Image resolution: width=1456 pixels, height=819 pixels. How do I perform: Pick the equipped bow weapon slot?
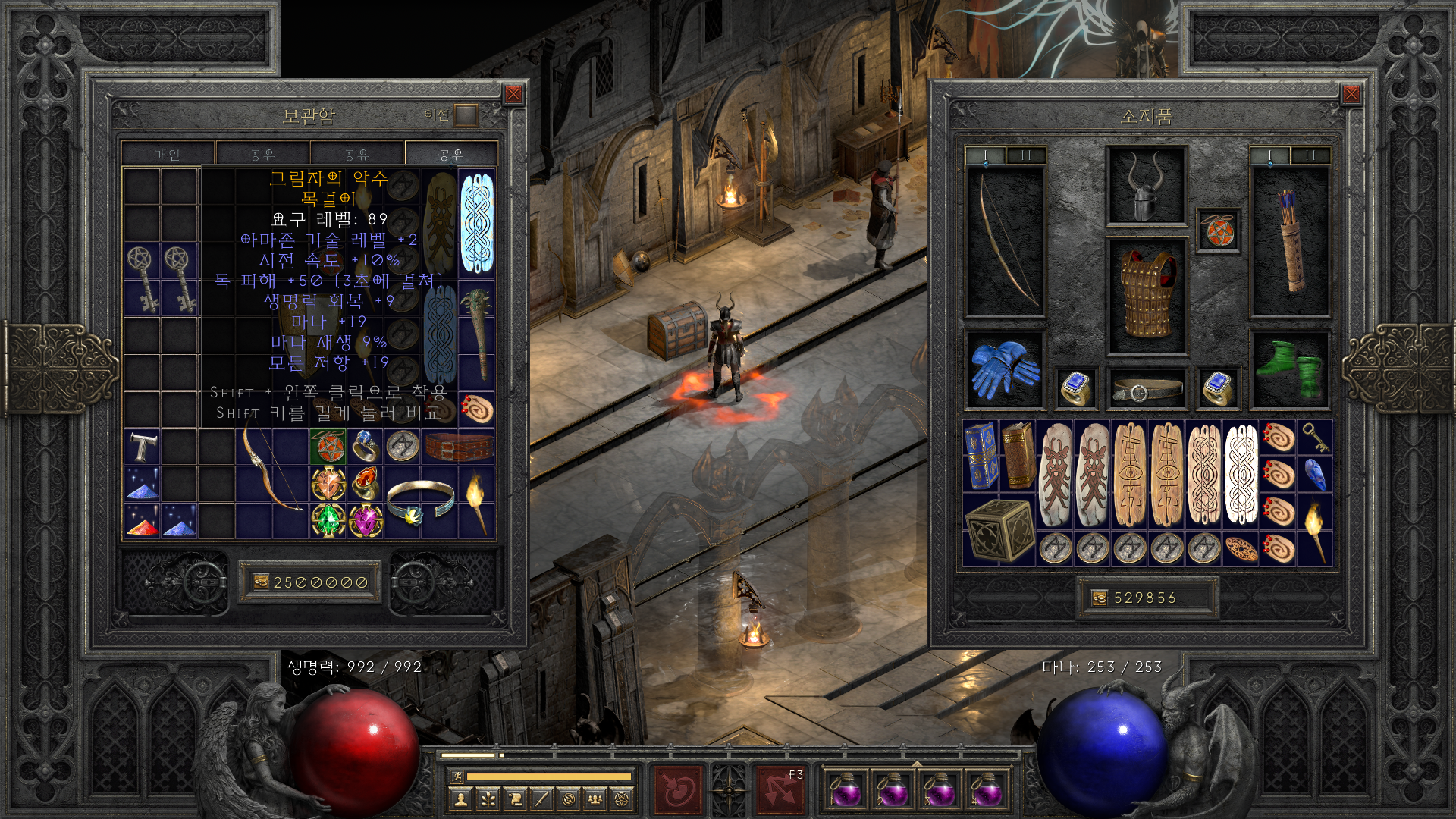pyautogui.click(x=1006, y=241)
